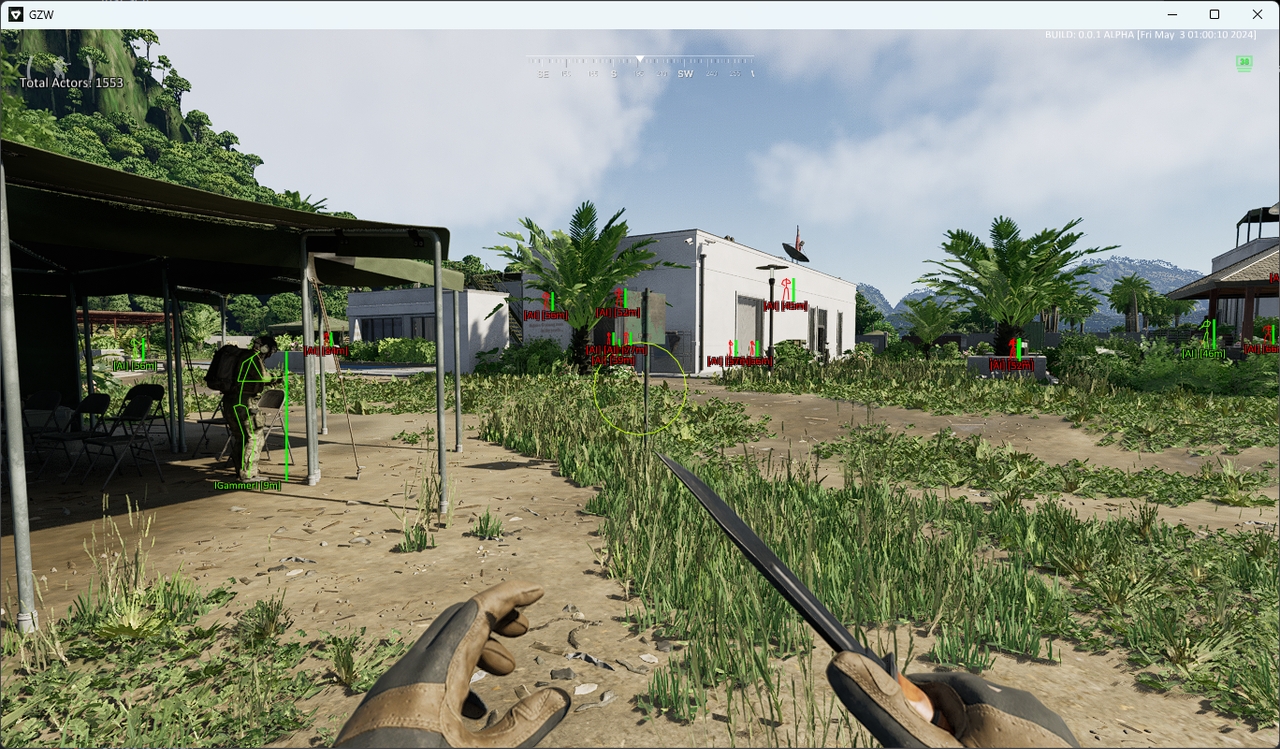Click the [AI] [57m] marker by the white building
This screenshot has width=1280, height=749.
pos(735,361)
